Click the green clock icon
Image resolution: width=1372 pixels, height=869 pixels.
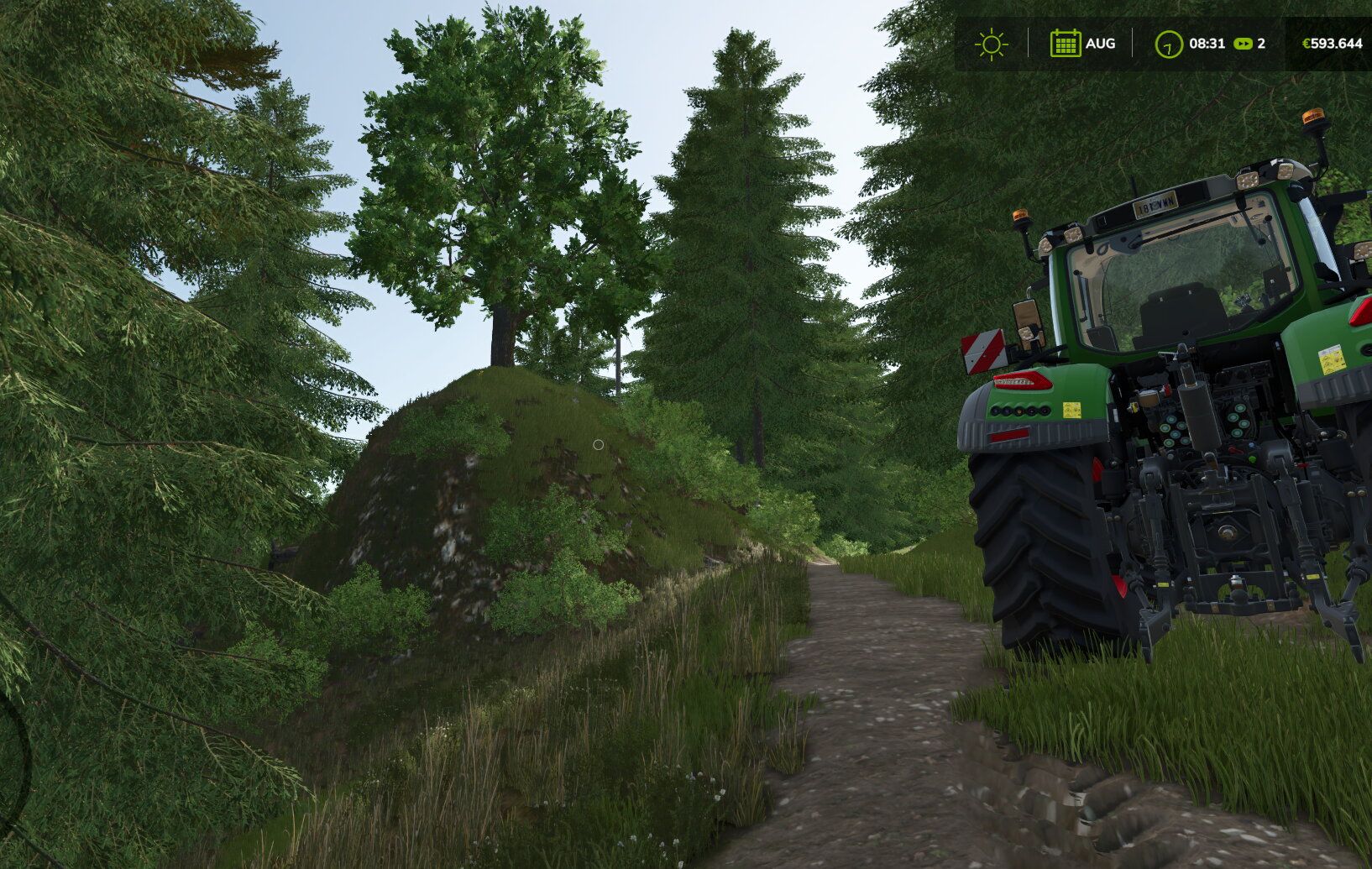point(1168,44)
